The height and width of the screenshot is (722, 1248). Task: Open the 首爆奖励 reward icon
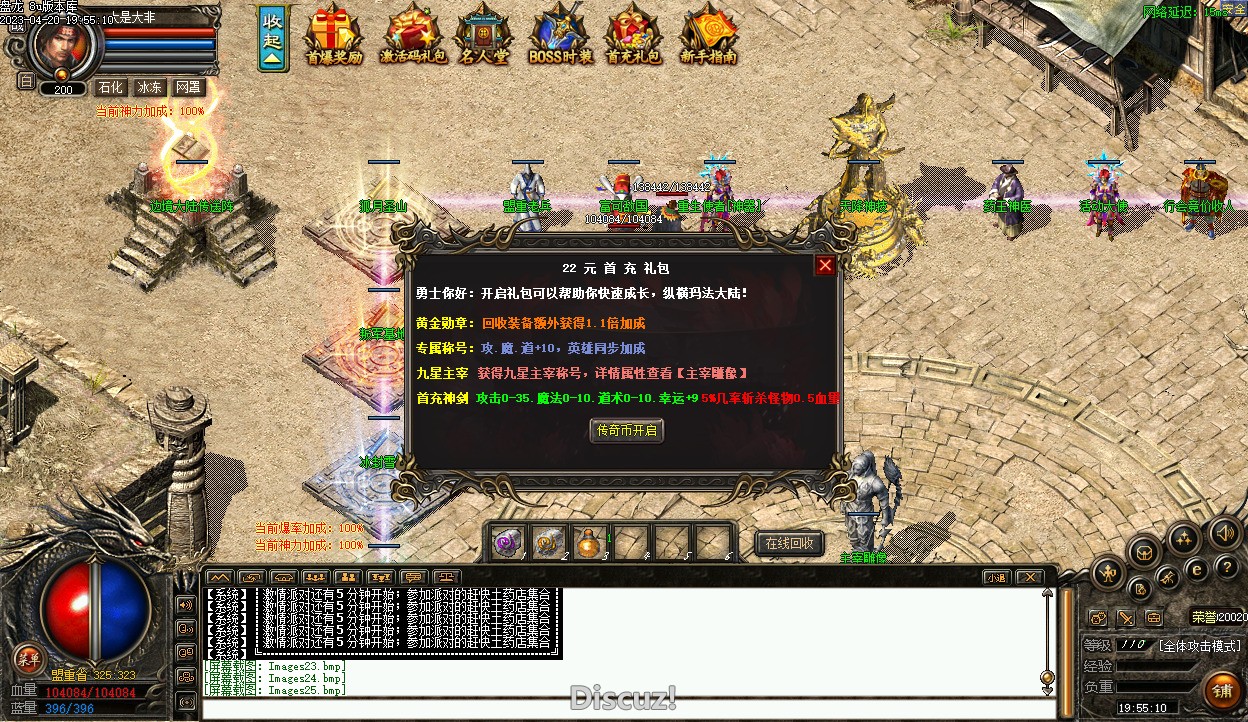(334, 36)
